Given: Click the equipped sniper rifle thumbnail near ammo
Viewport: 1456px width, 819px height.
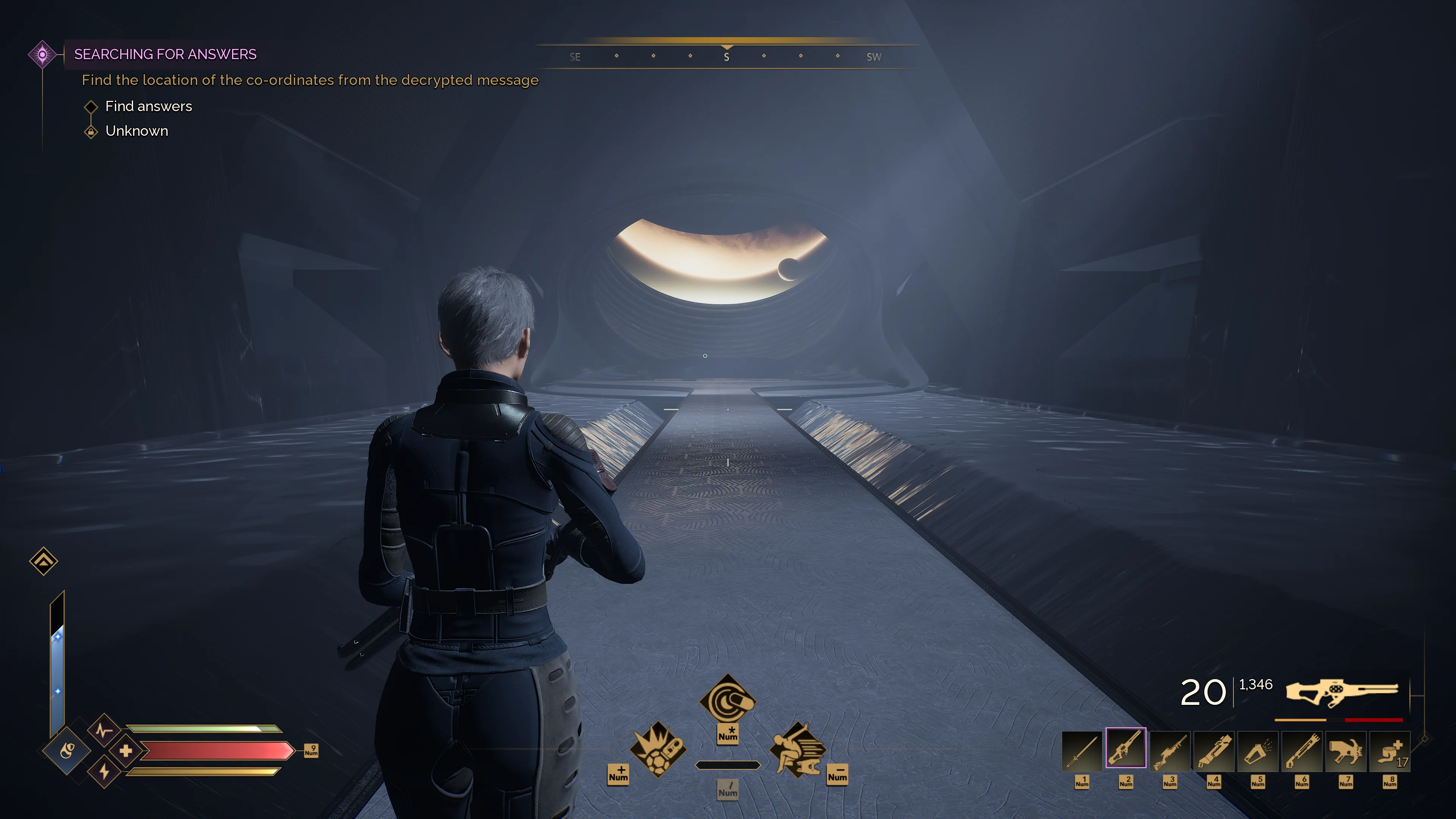Looking at the screenshot, I should (x=1343, y=692).
